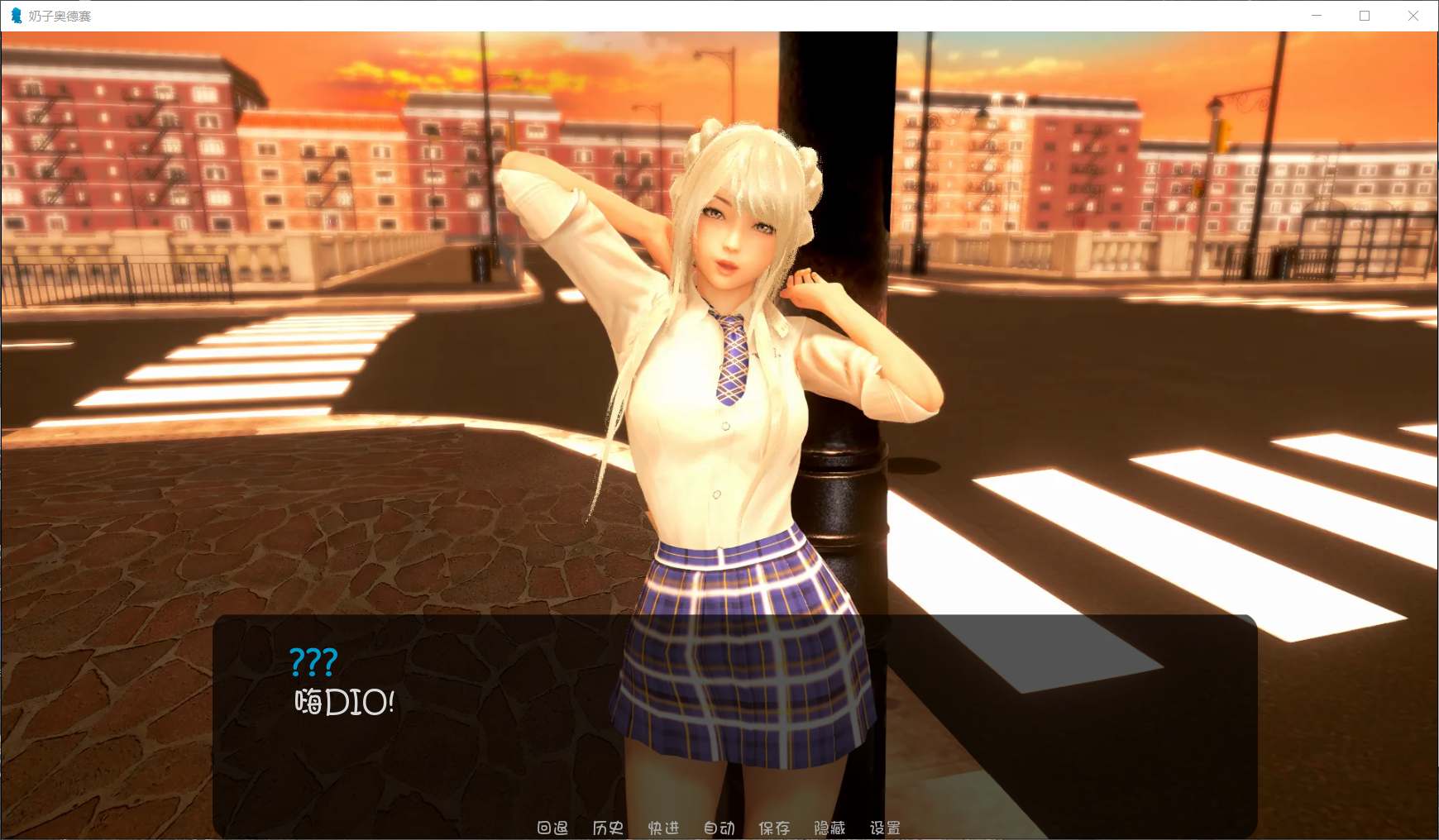Close the game window
The height and width of the screenshot is (840, 1439).
point(1413,16)
